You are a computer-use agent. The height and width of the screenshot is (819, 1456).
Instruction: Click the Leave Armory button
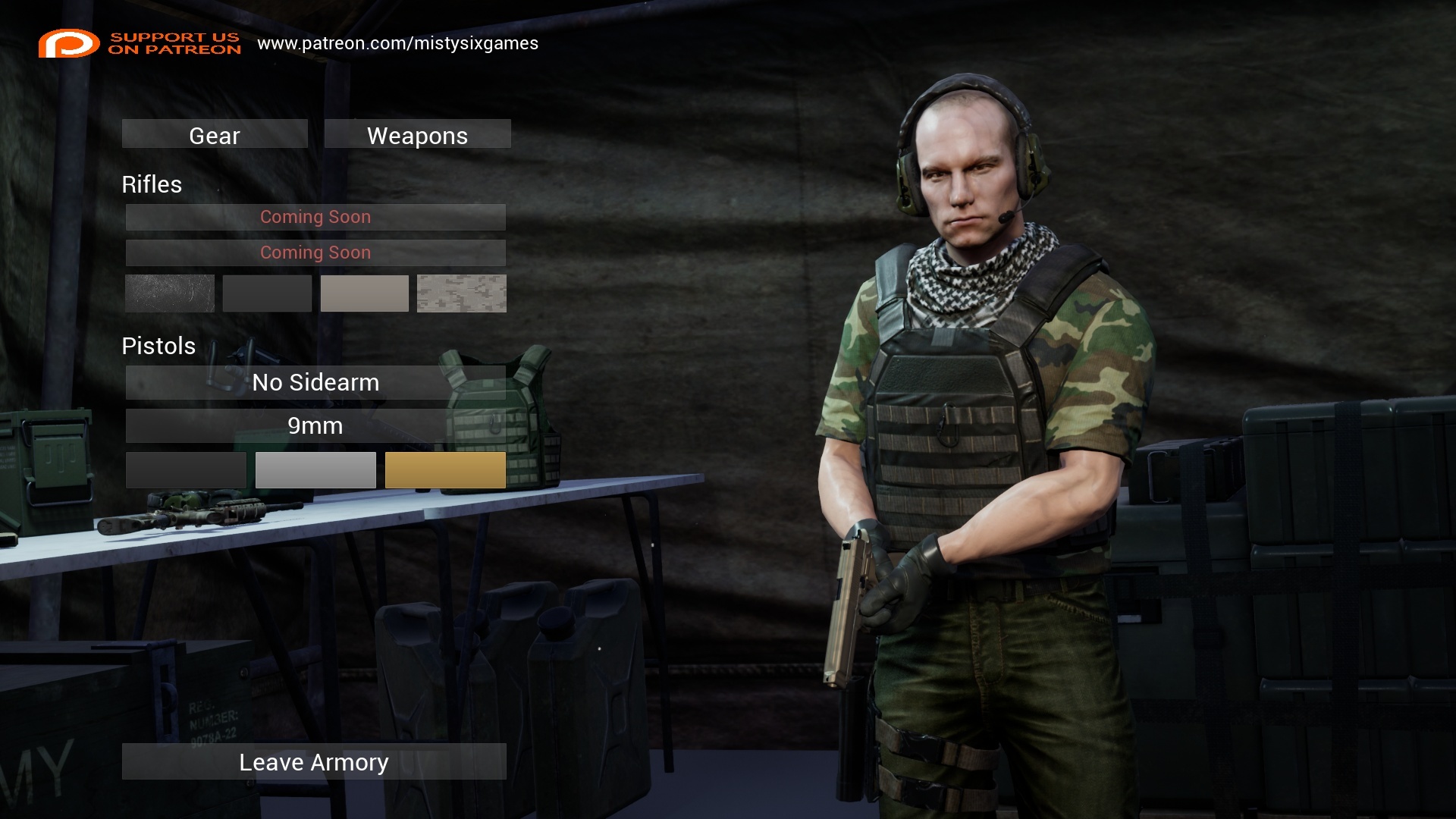[x=314, y=761]
